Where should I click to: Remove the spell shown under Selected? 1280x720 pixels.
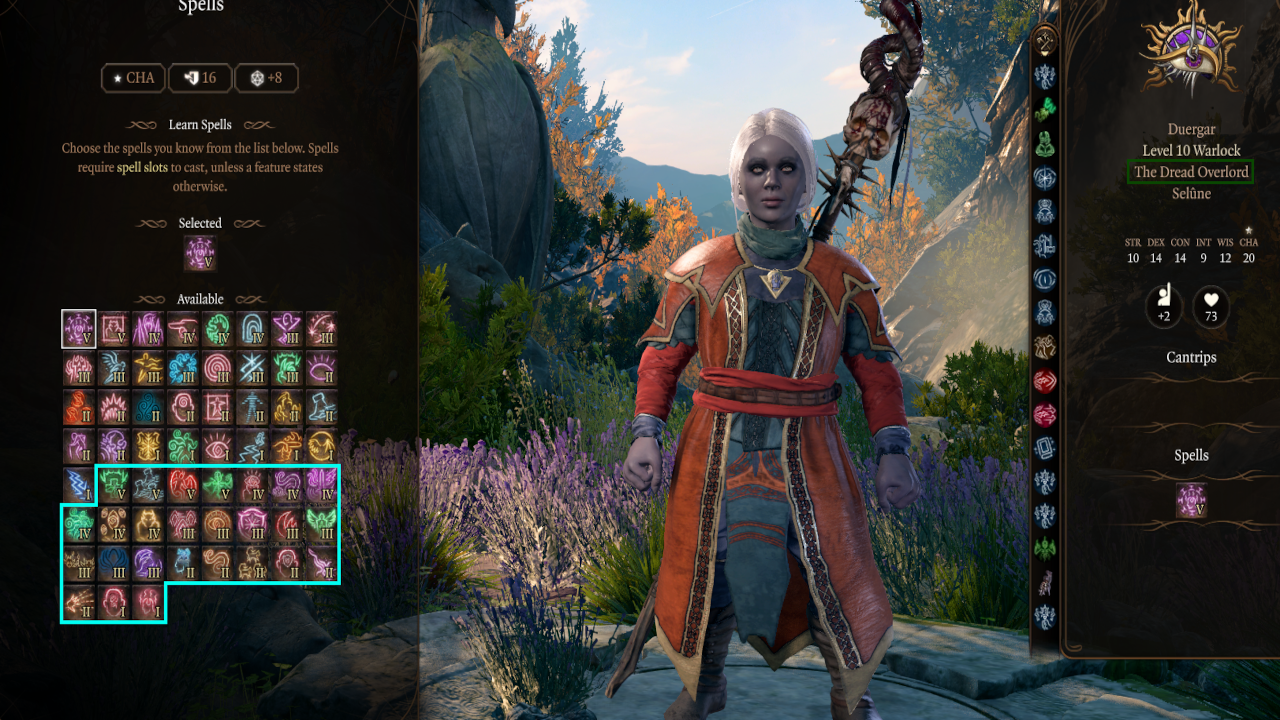pyautogui.click(x=200, y=254)
